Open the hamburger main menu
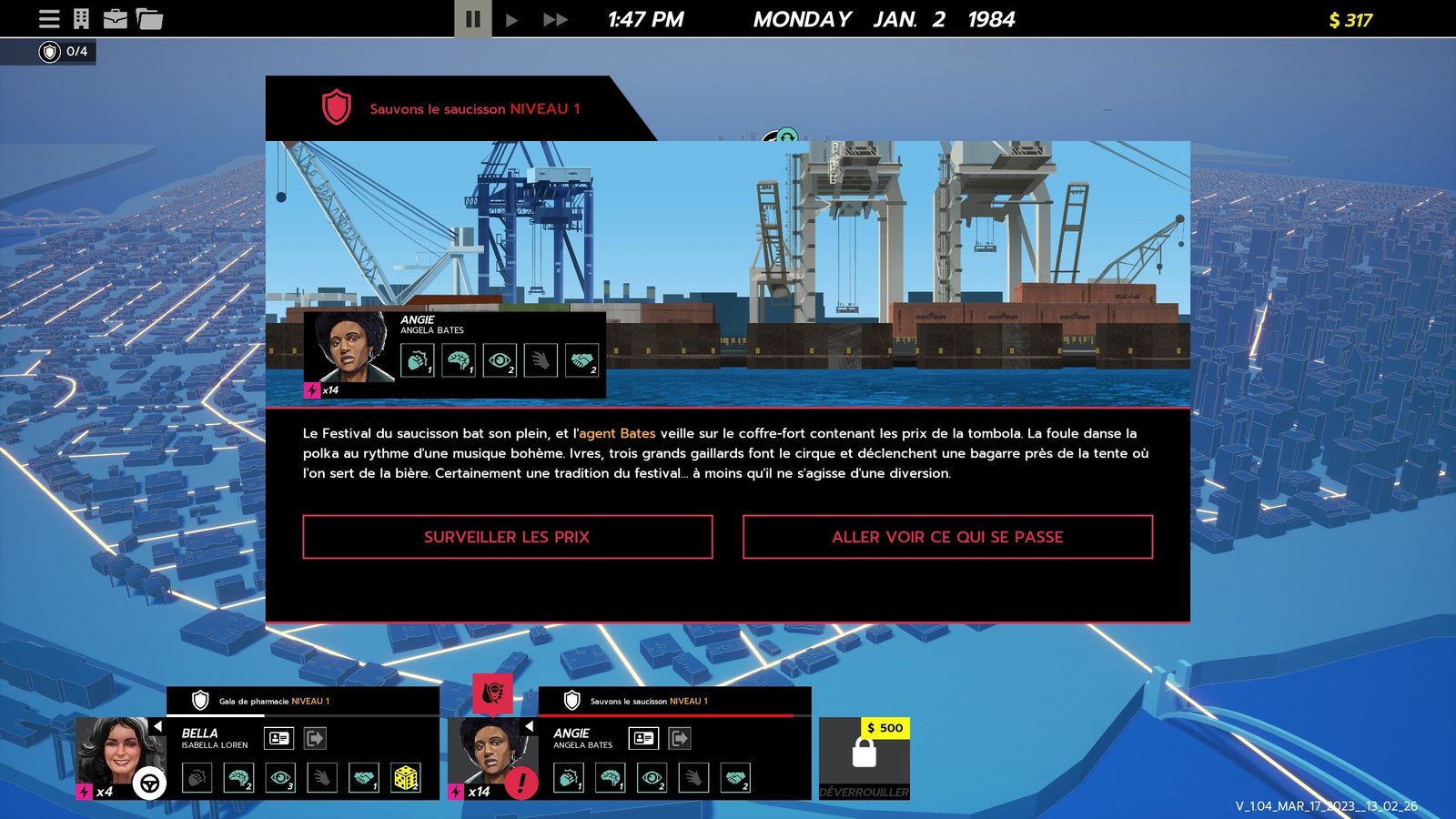Screen dimensions: 1456x819 pyautogui.click(x=49, y=18)
